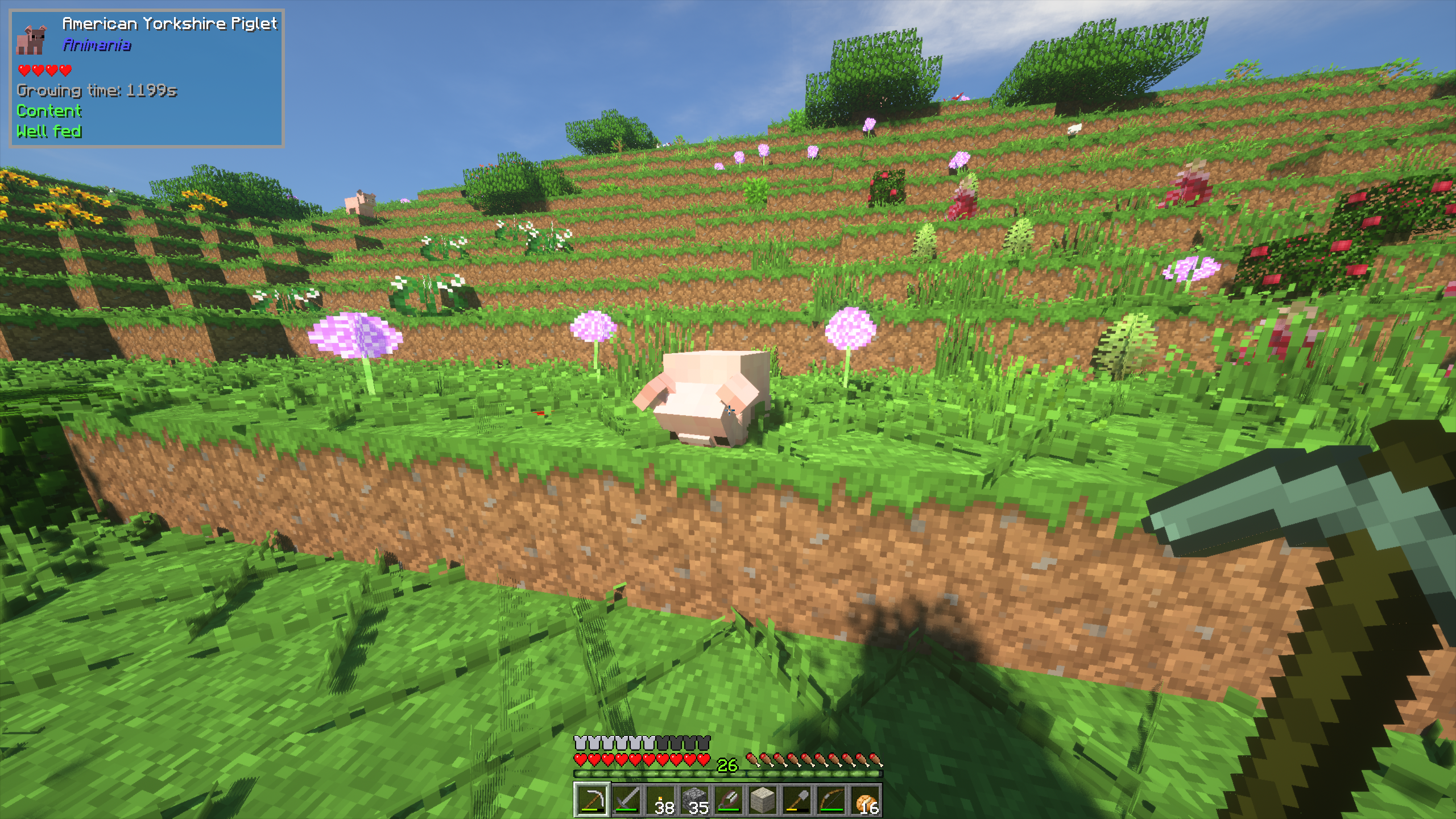Screen dimensions: 1456x819
Task: Switch to the iron sword slot
Action: pyautogui.click(x=626, y=800)
